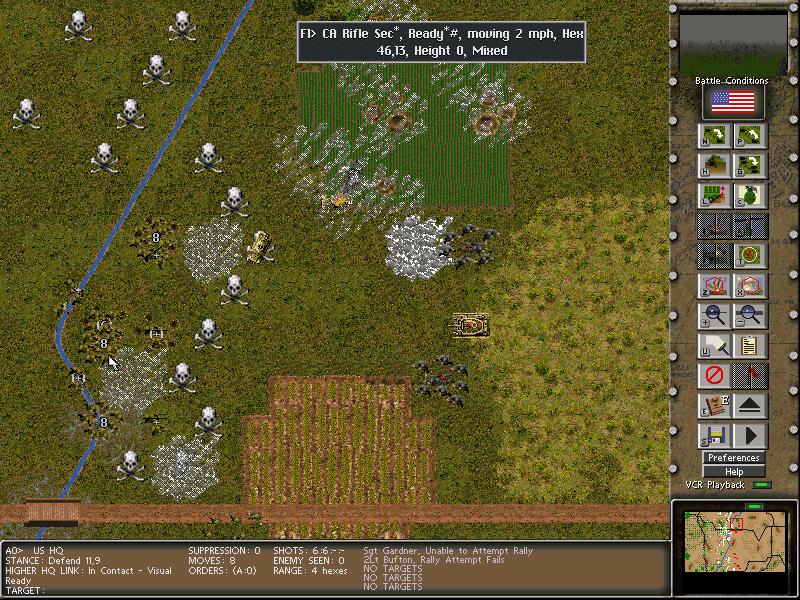The height and width of the screenshot is (600, 800).
Task: Click the red hexagon X button
Action: (x=750, y=287)
